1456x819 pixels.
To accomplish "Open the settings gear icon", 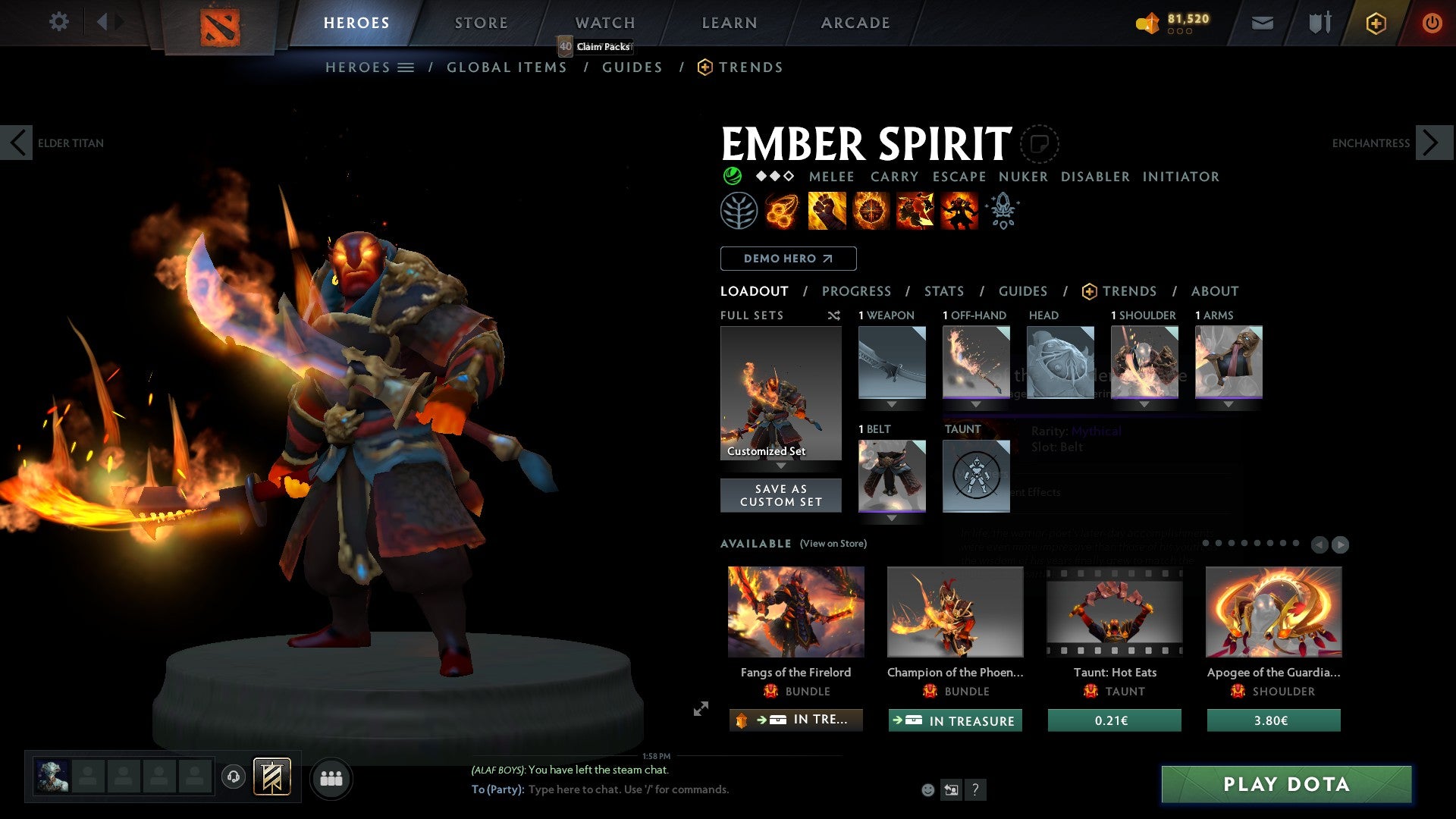I will [x=58, y=22].
